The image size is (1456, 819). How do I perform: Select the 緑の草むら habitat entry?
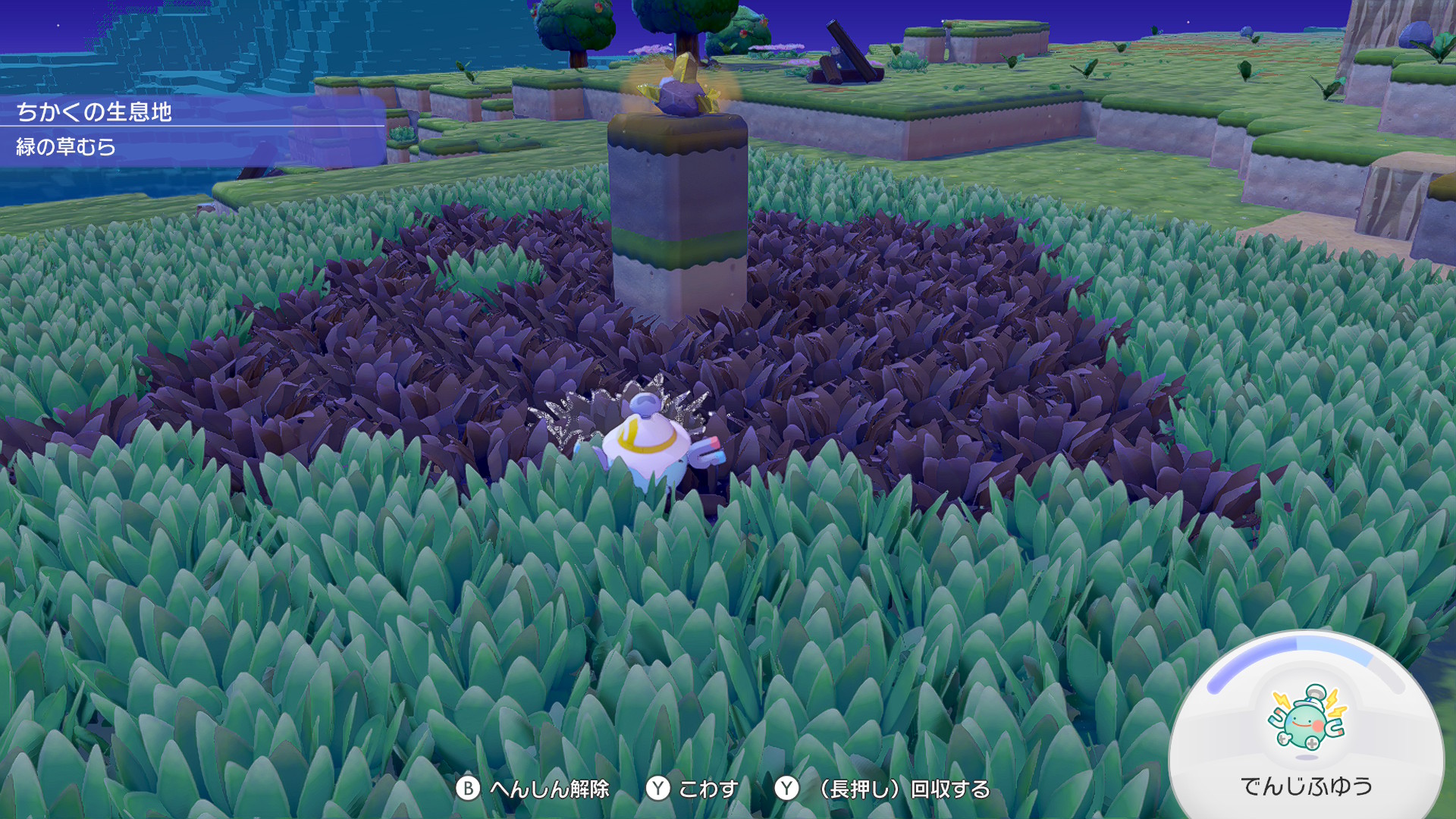point(67,146)
